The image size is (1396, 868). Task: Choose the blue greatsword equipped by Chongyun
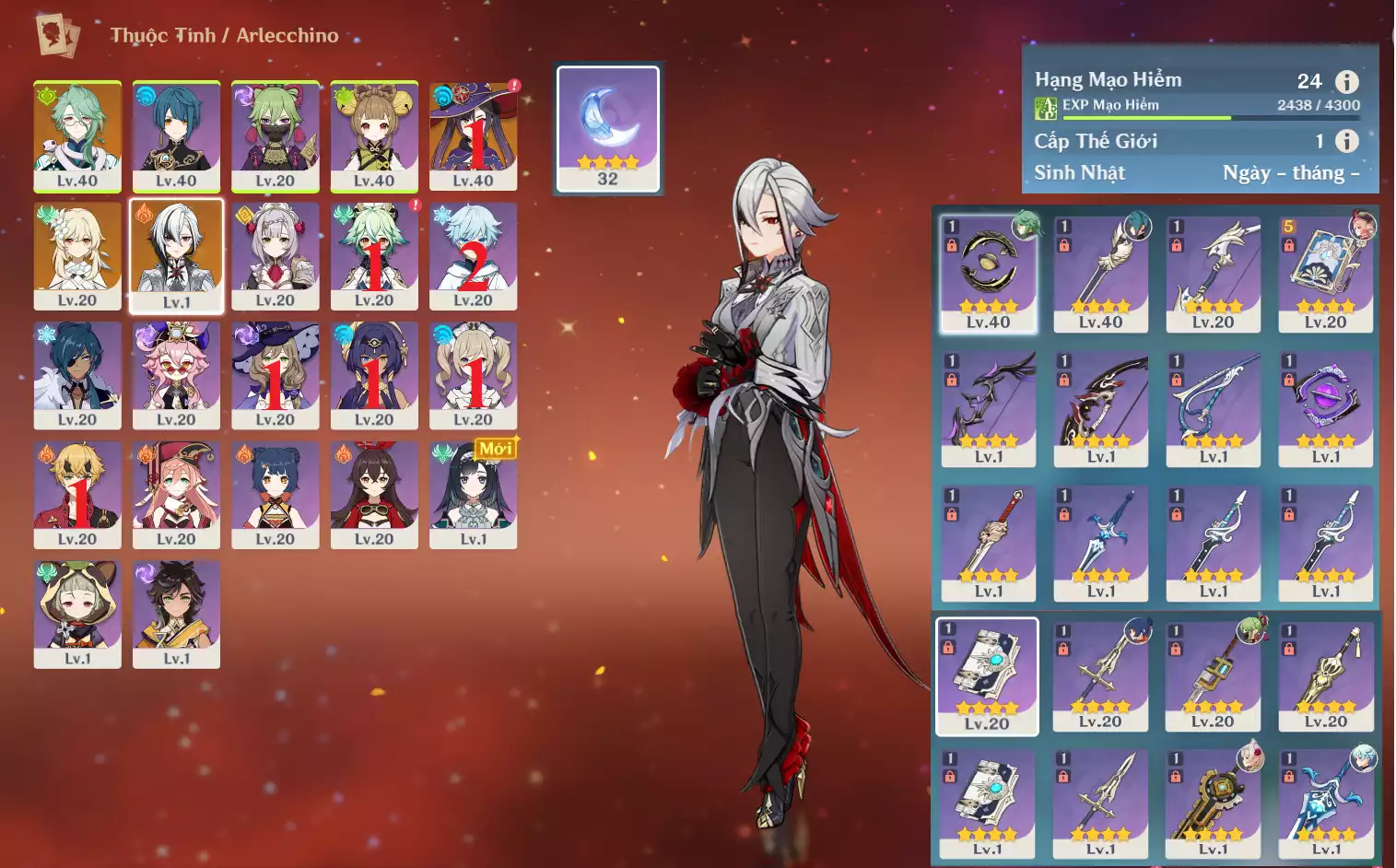tap(1325, 802)
